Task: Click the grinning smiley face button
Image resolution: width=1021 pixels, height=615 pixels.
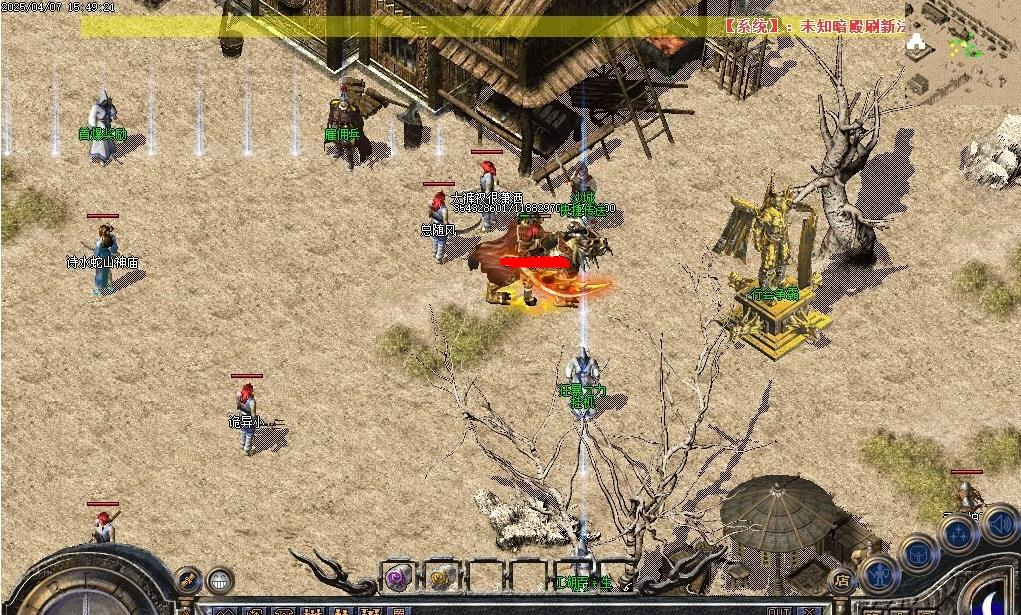Action: pyautogui.click(x=219, y=579)
